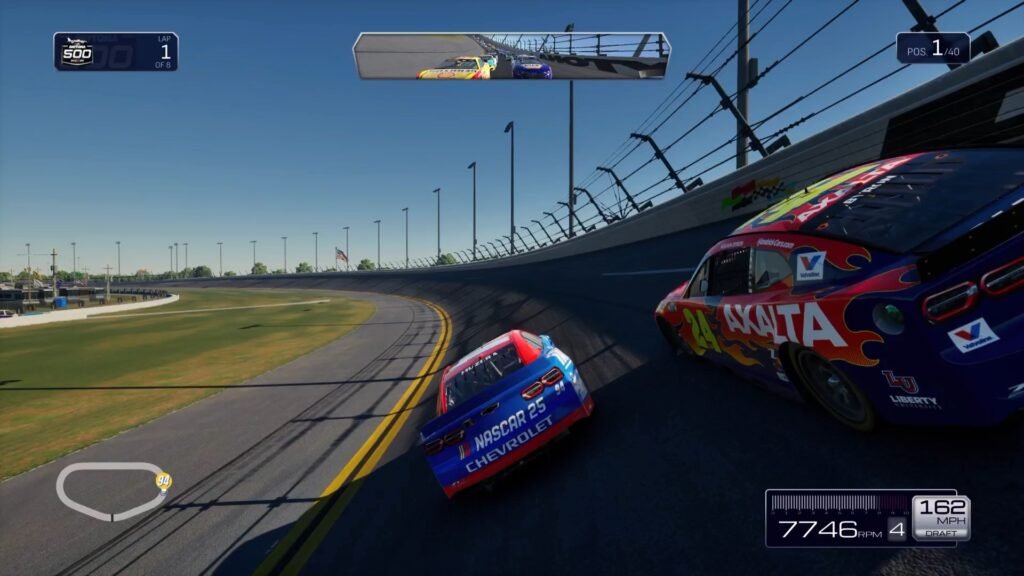1024x576 pixels.
Task: Select the rear-view mirror display
Action: 511,56
